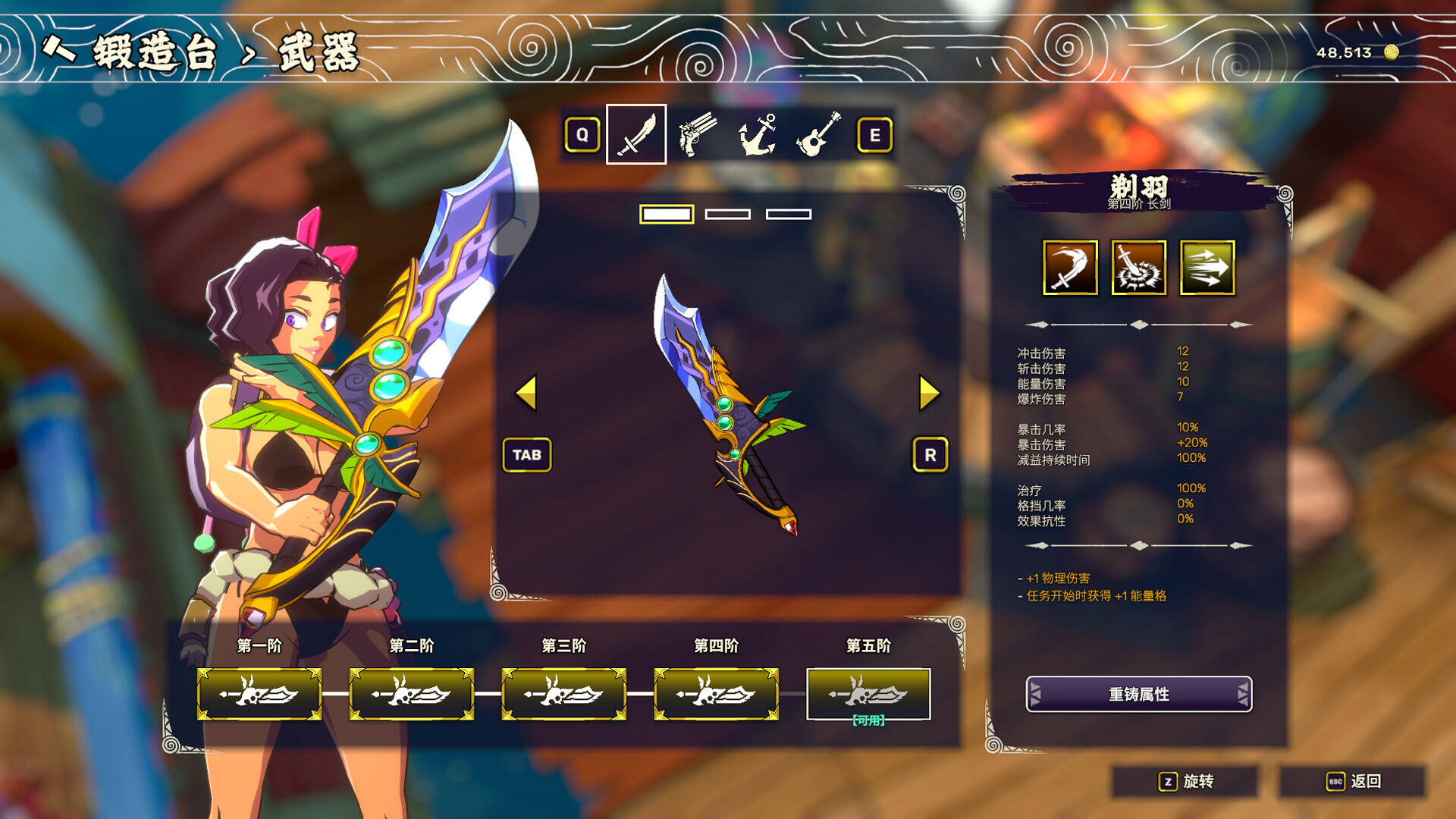Select the 第三阶 tier upgrade slot

pos(564,694)
